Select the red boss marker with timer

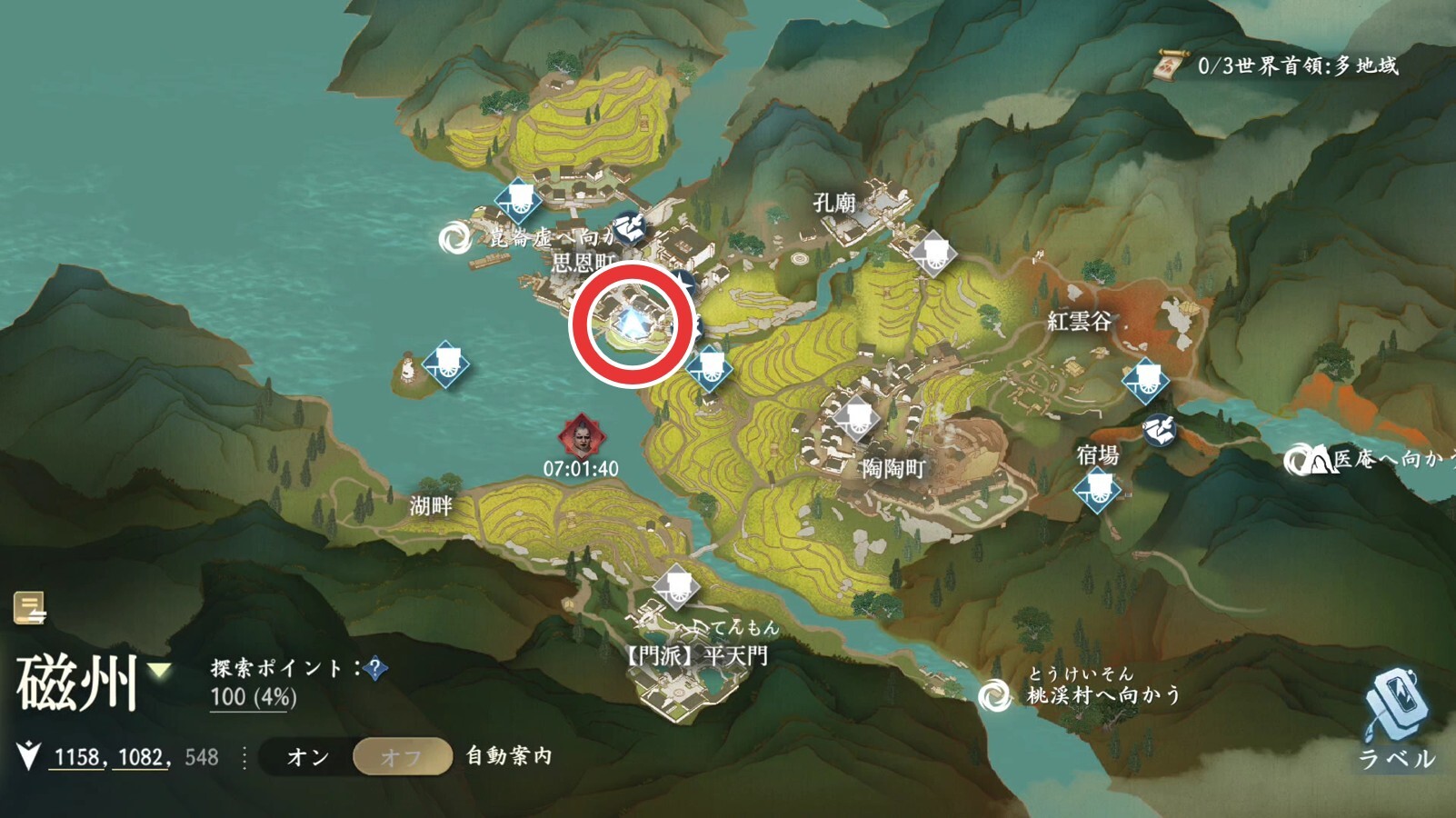[581, 436]
